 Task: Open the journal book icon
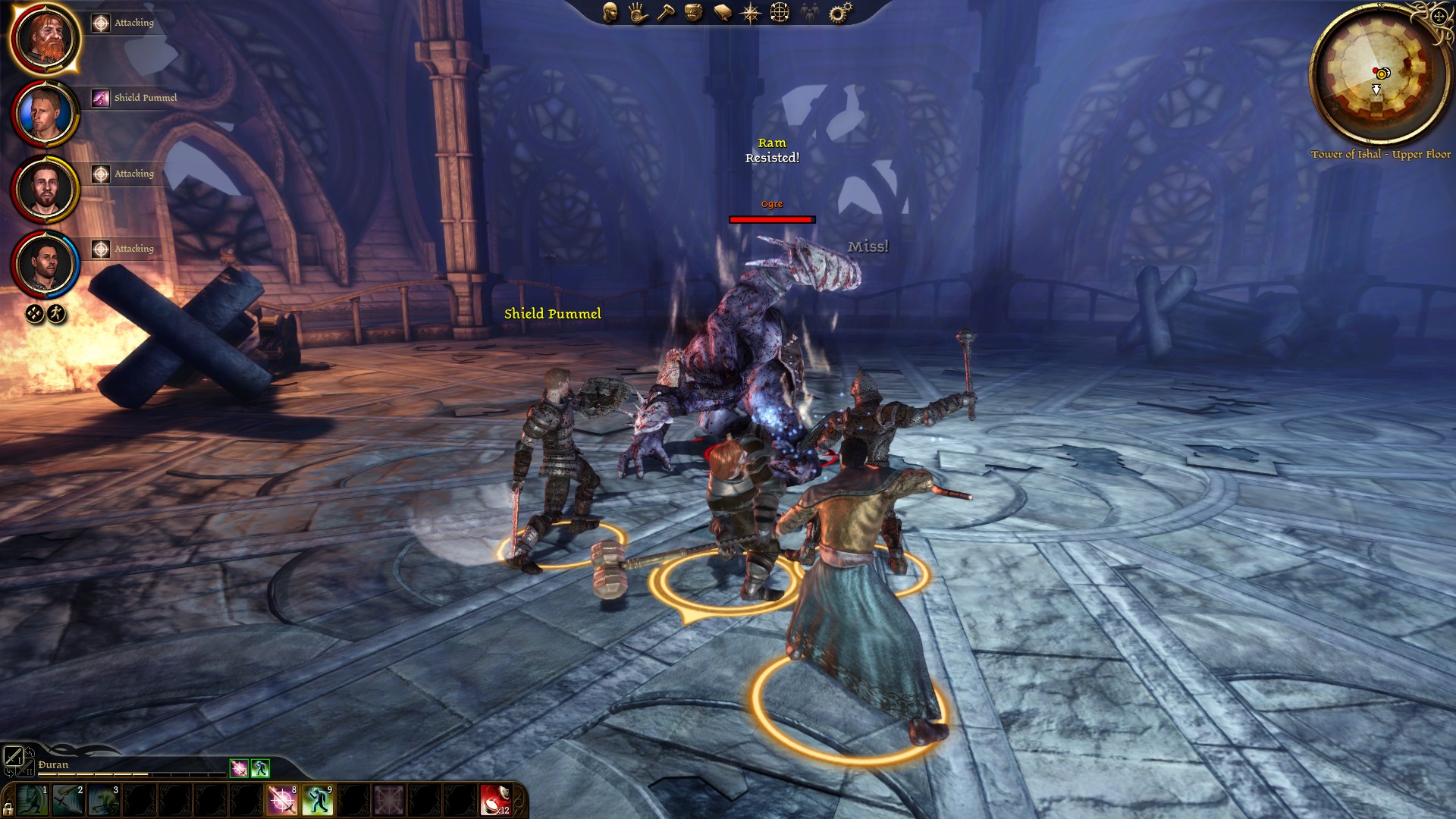point(723,12)
